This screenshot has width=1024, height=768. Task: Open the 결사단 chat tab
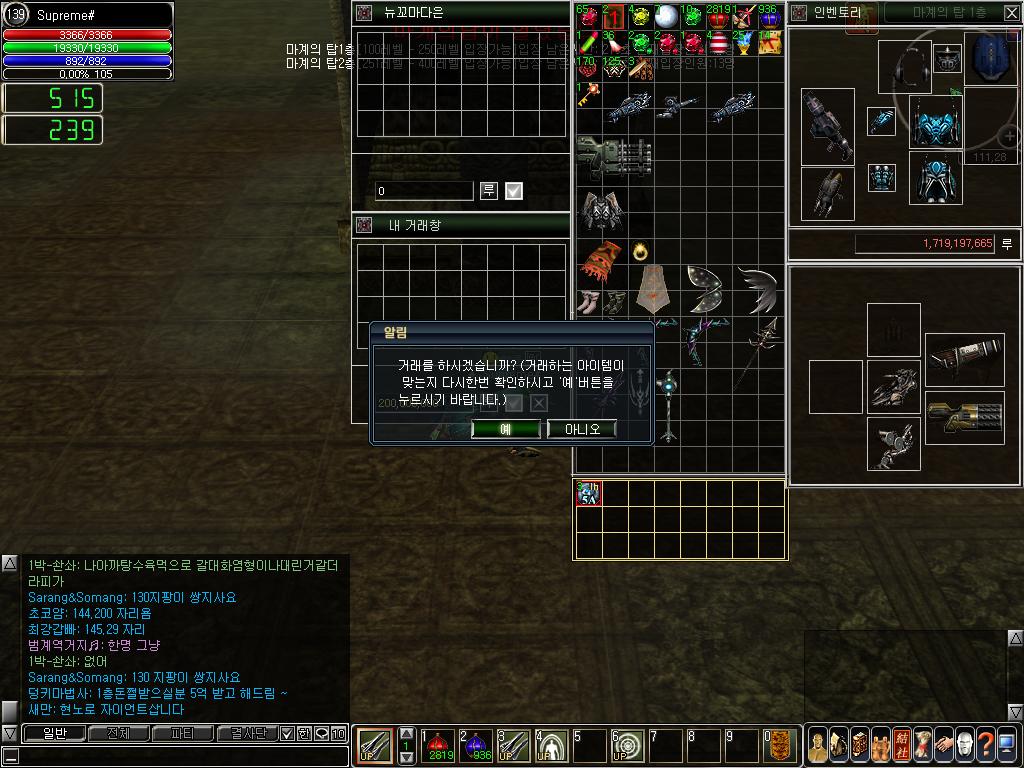(247, 733)
